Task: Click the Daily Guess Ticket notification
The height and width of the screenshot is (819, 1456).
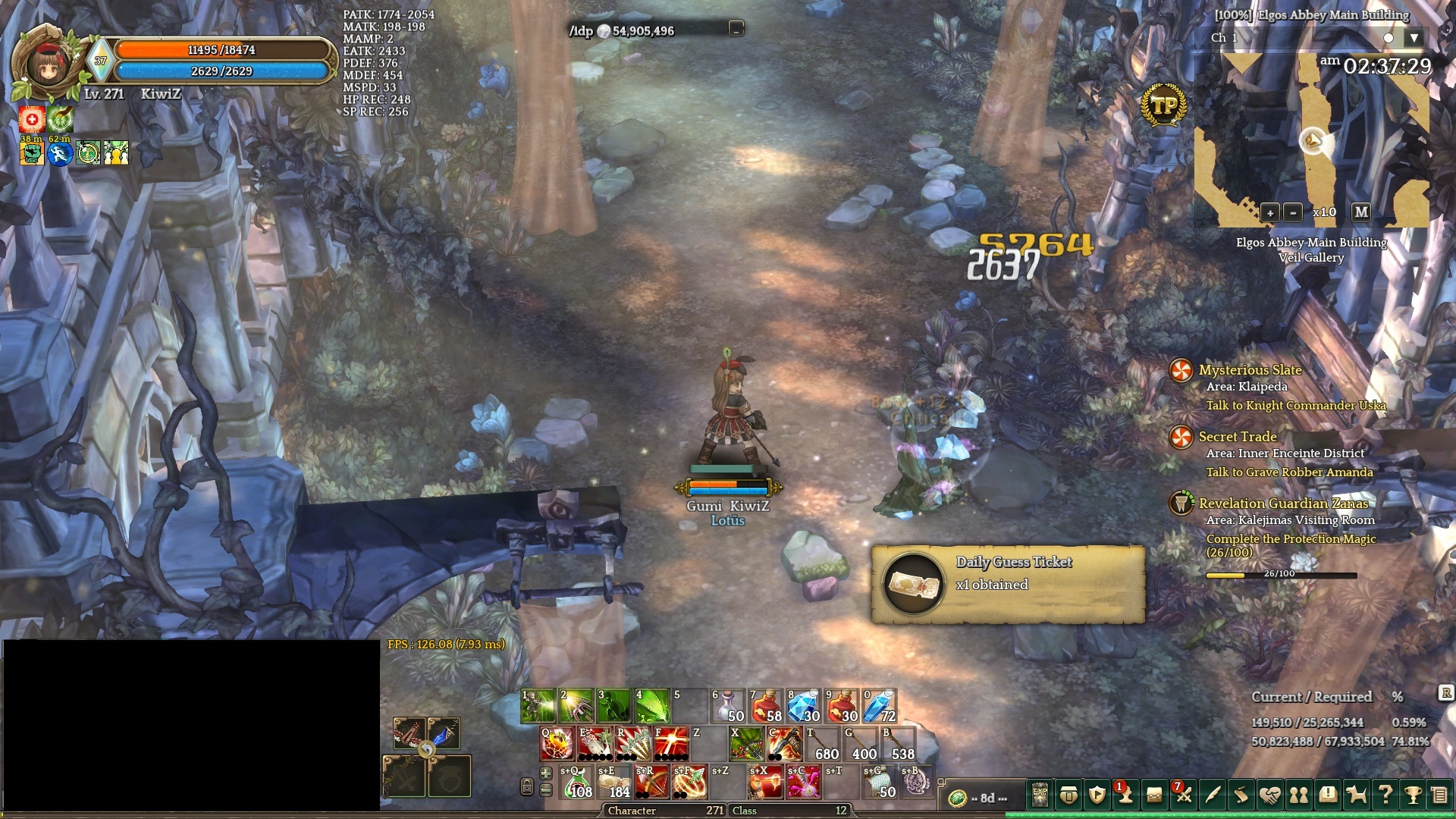Action: point(1007,584)
